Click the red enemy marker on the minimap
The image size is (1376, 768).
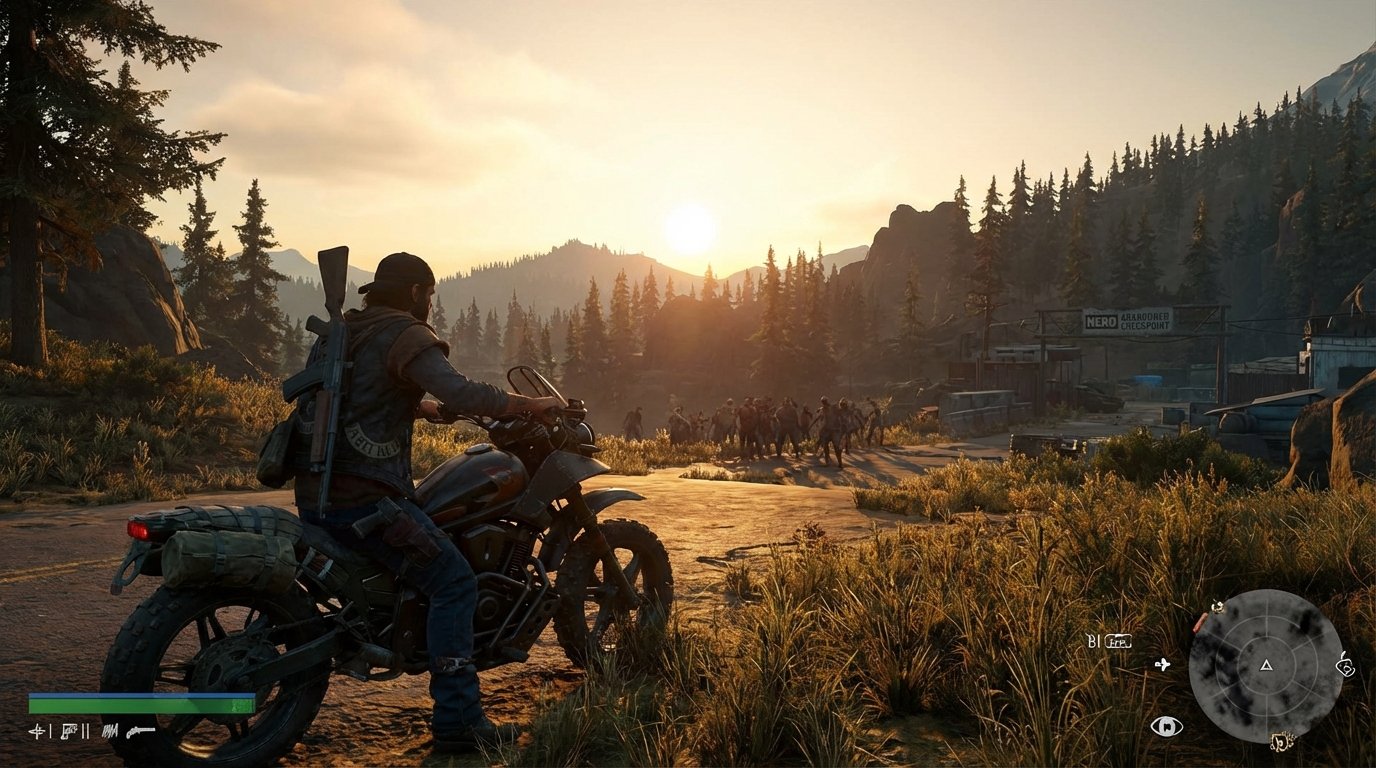1198,622
